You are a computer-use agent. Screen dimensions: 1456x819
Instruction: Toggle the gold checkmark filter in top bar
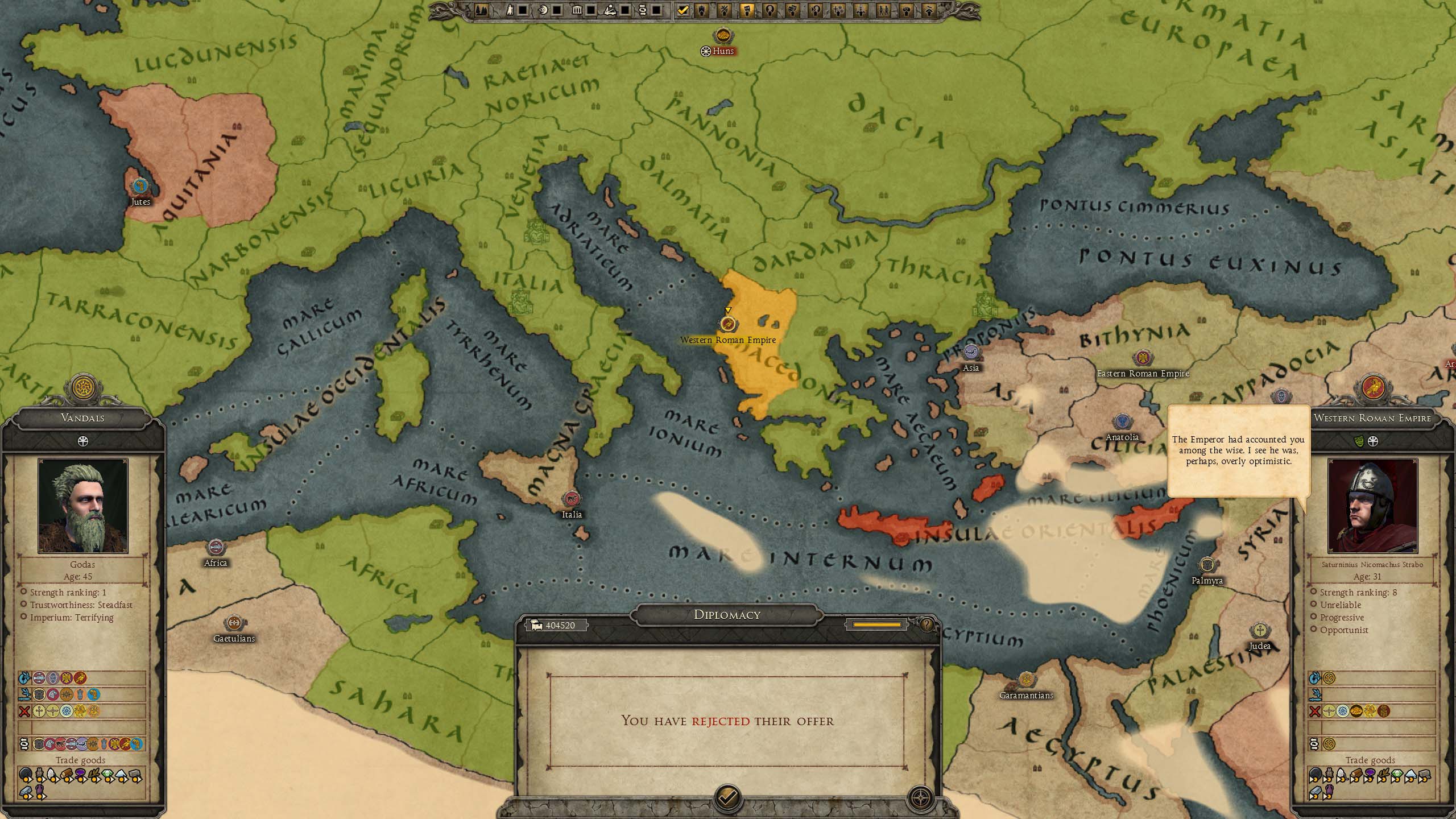[x=683, y=10]
